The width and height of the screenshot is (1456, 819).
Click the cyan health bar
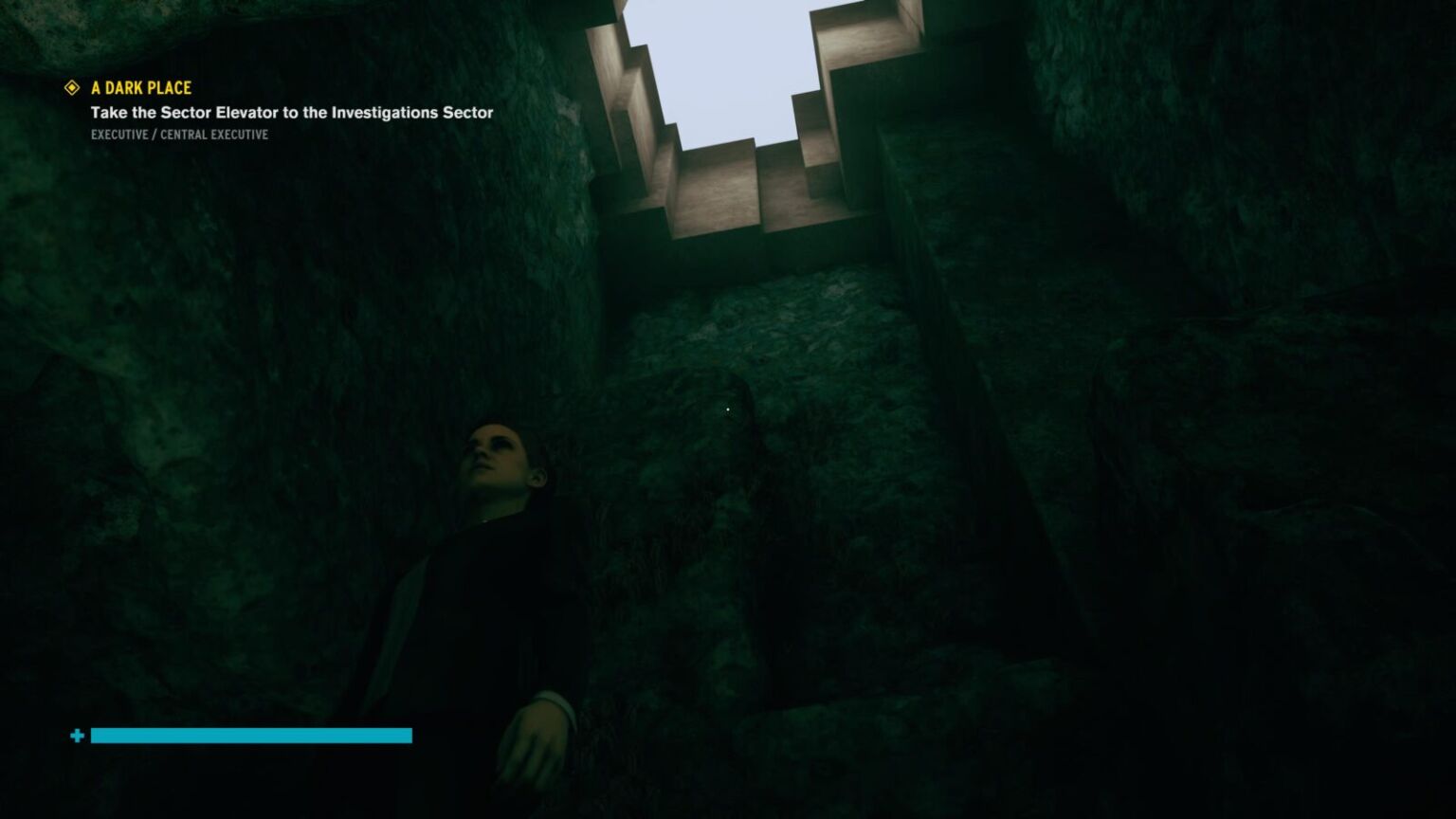coord(251,736)
